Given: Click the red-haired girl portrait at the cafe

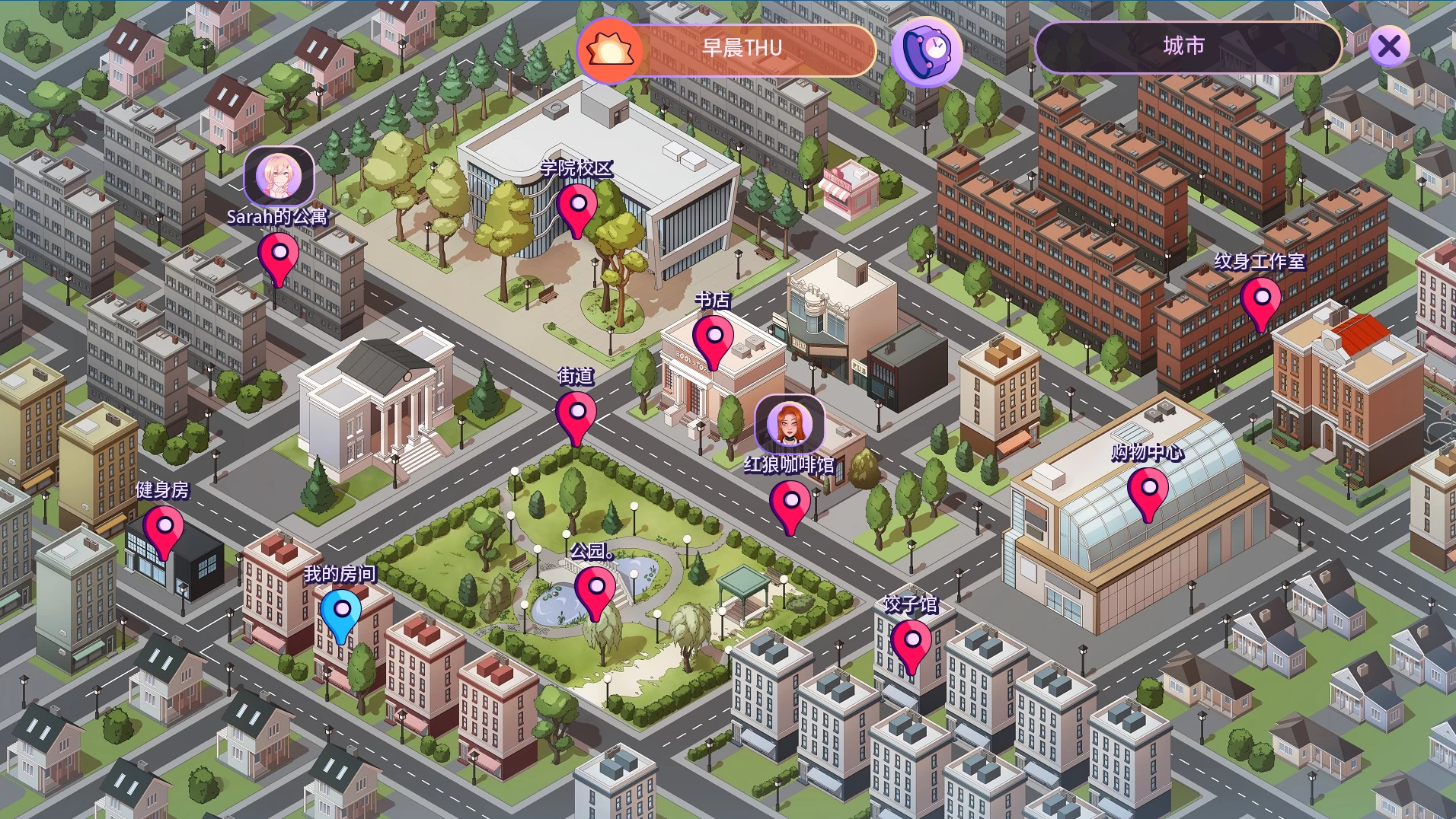Looking at the screenshot, I should 790,424.
